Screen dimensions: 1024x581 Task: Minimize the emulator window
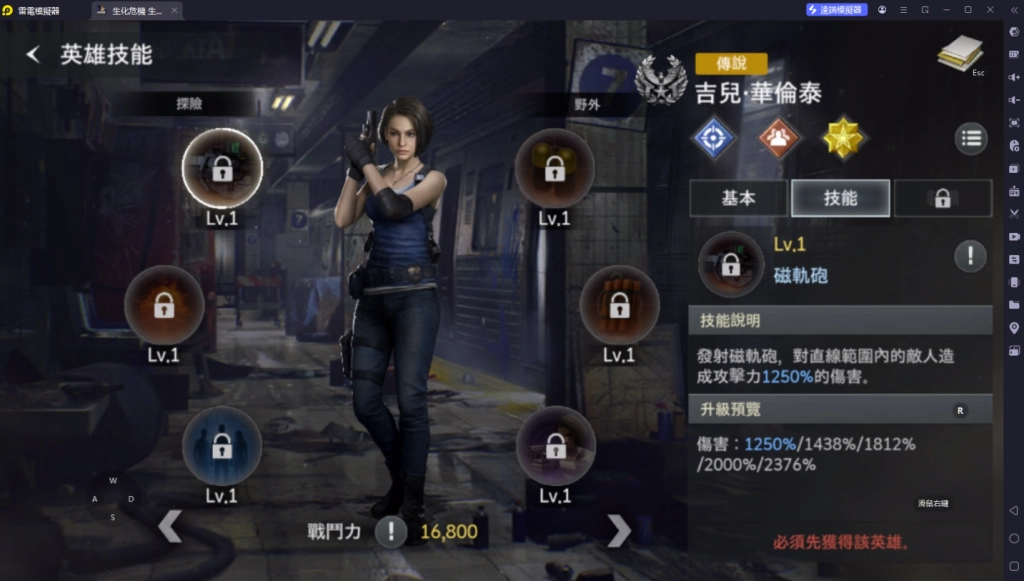tap(947, 9)
